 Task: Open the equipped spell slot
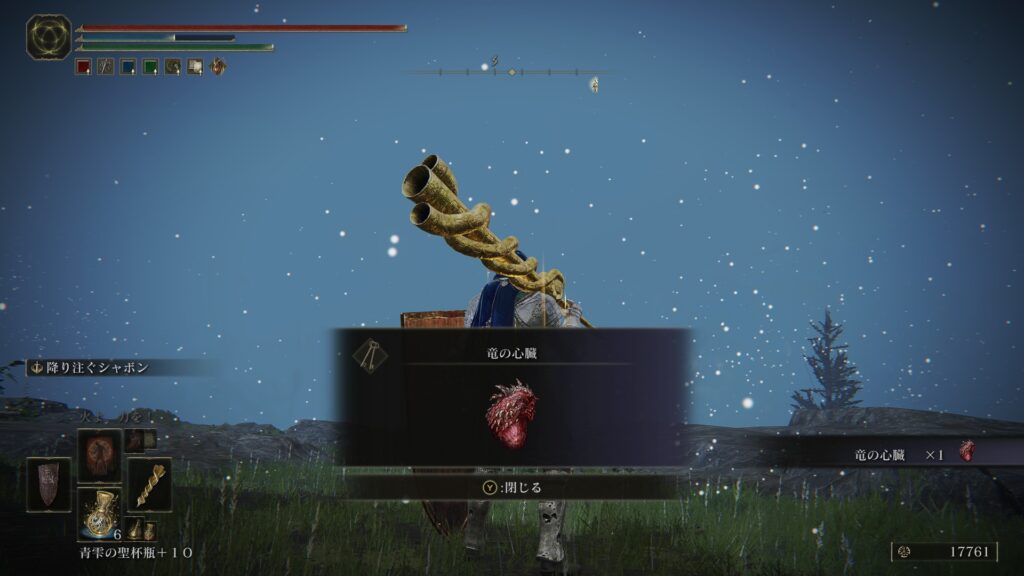pos(100,455)
